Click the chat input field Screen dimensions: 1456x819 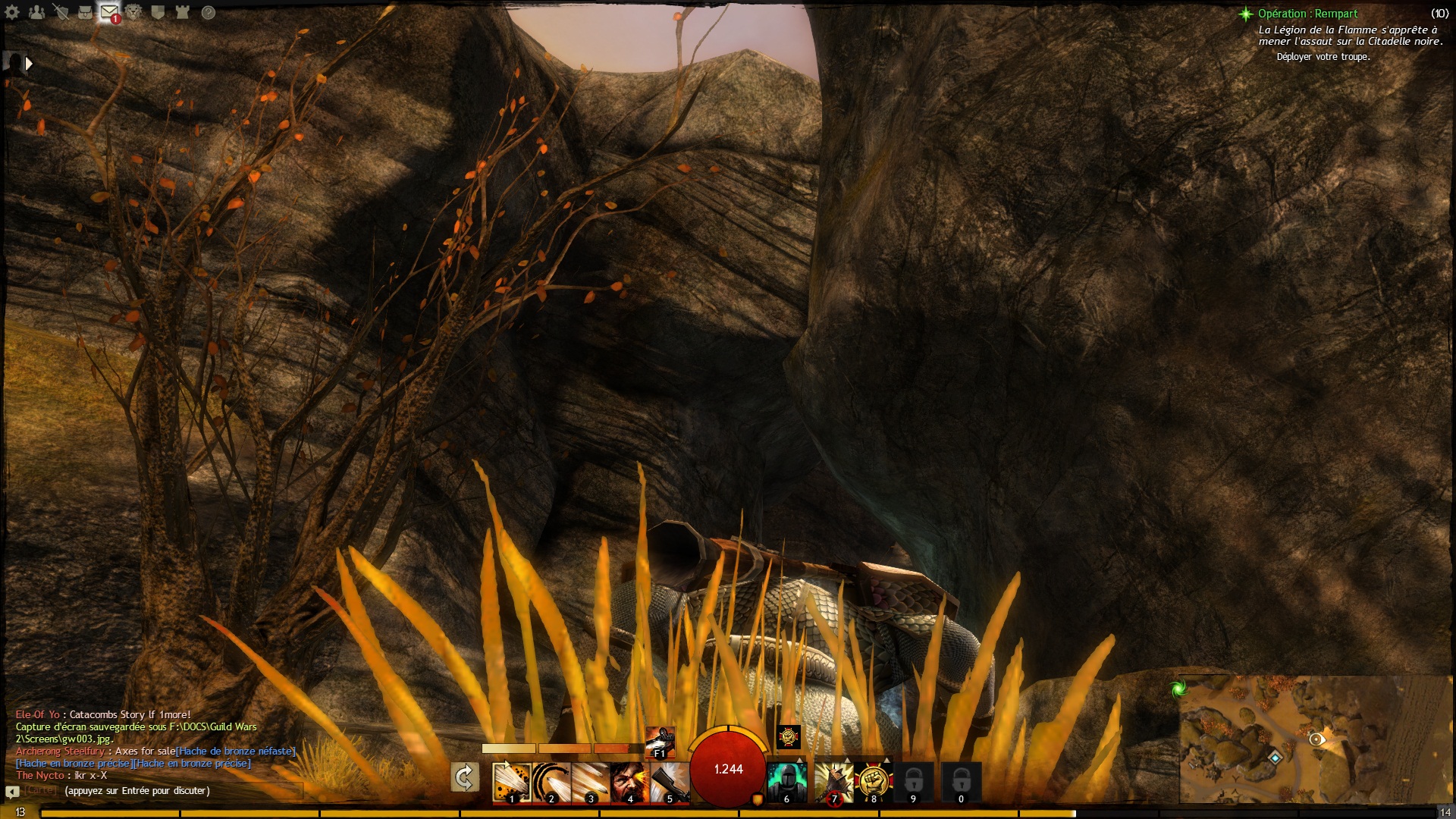pos(182,791)
